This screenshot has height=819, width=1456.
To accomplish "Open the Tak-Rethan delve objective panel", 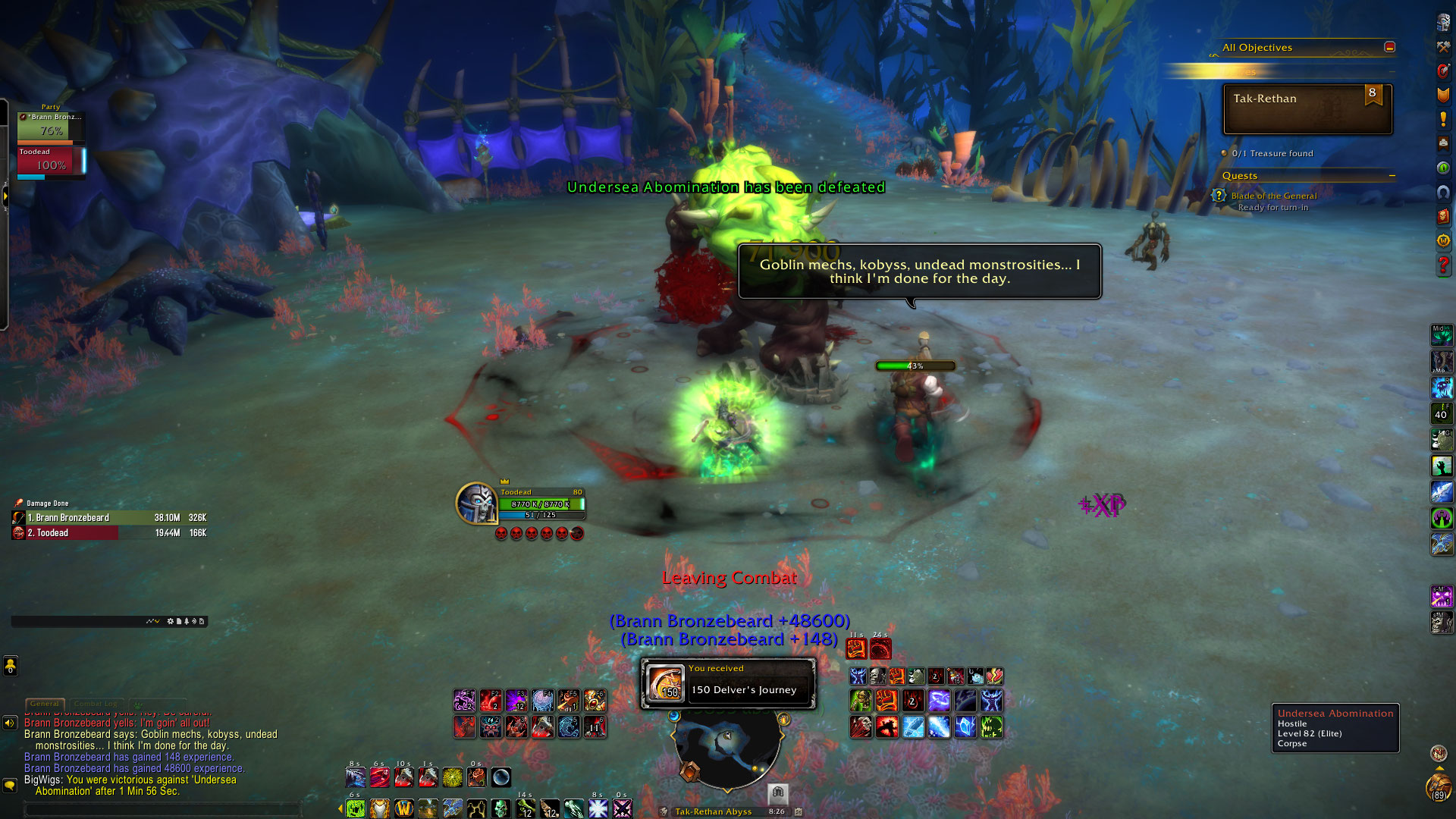I will click(x=1307, y=109).
